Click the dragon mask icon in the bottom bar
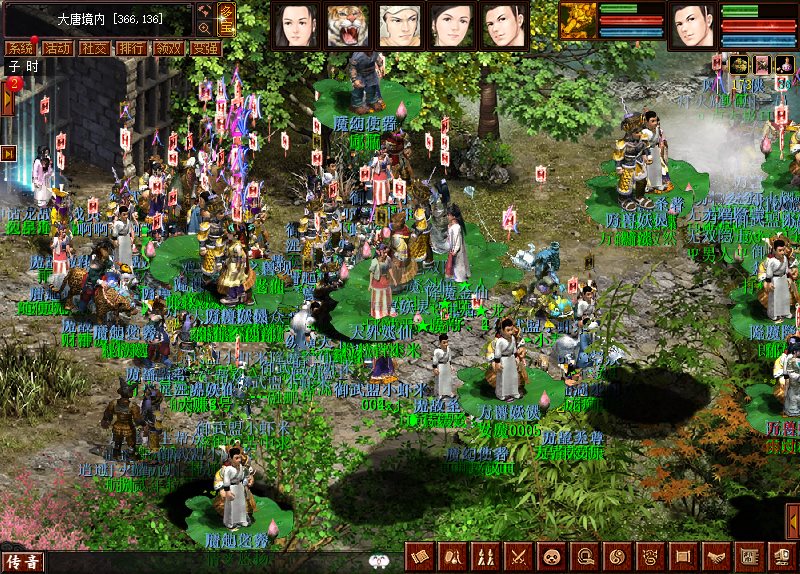 (650, 556)
